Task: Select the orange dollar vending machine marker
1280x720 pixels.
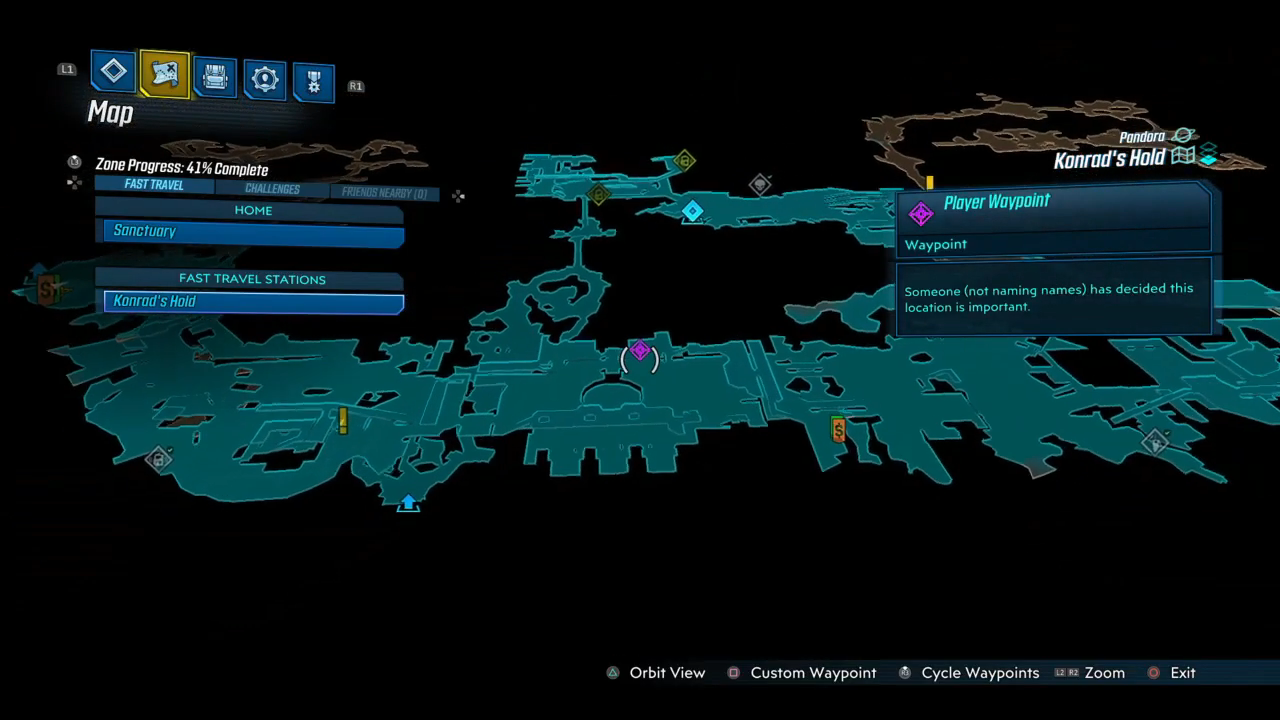Action: 838,430
